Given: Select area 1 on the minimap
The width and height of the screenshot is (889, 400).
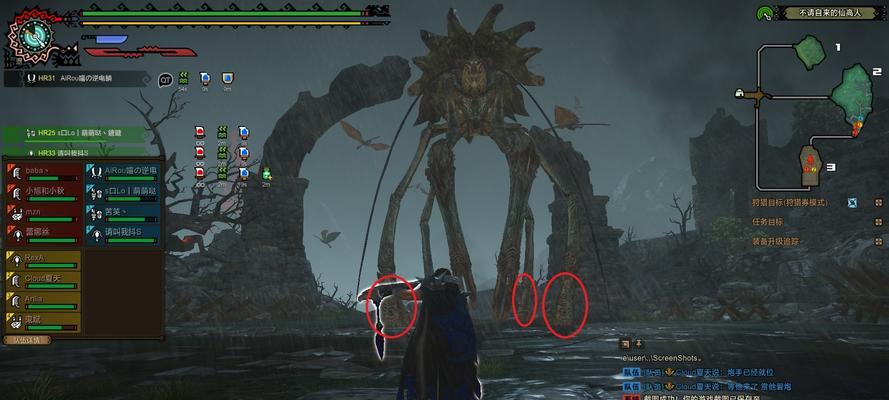Looking at the screenshot, I should coord(808,50).
